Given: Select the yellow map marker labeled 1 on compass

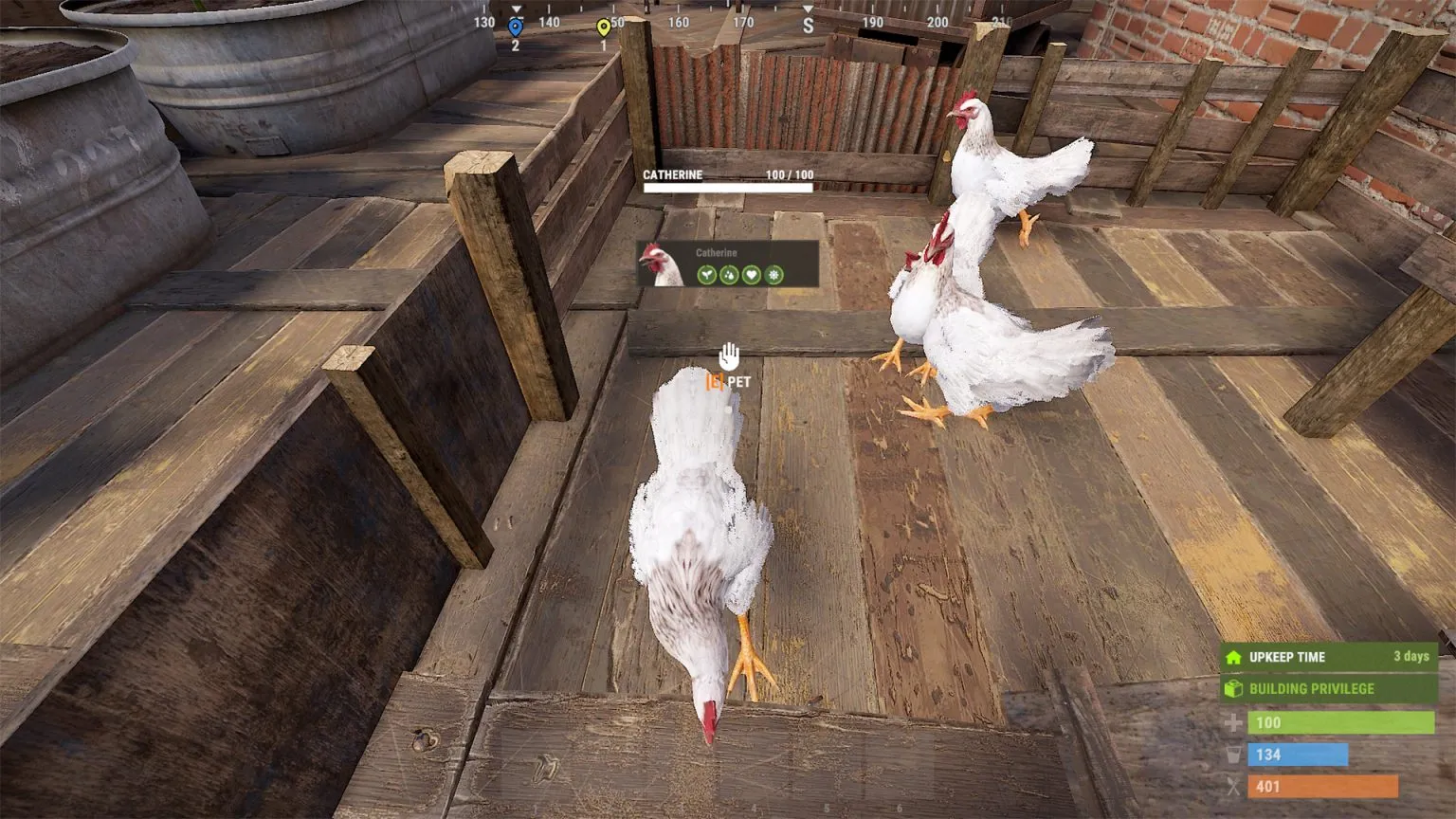Looking at the screenshot, I should pos(604,26).
